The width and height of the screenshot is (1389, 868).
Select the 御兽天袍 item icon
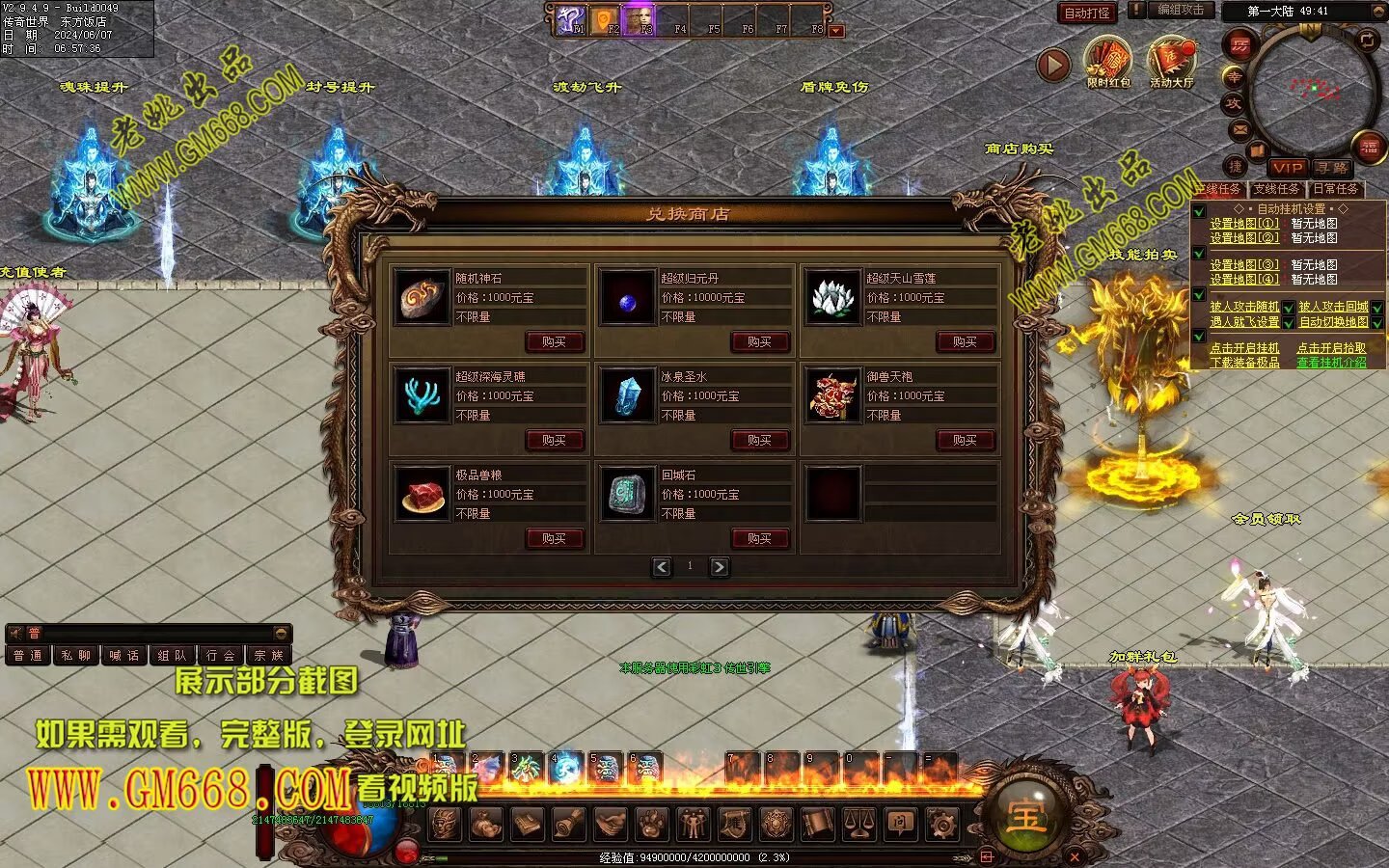(x=833, y=396)
